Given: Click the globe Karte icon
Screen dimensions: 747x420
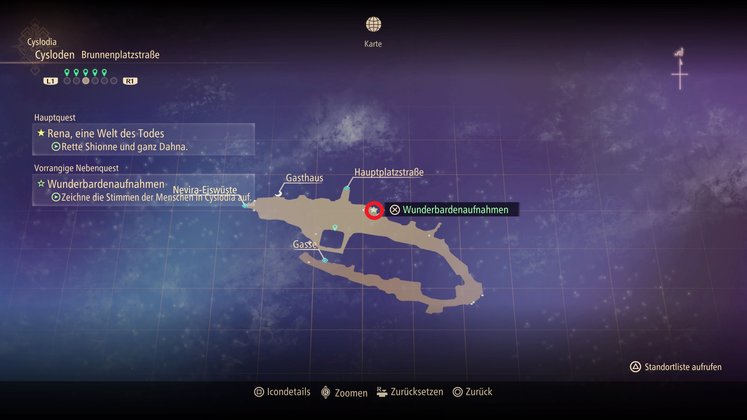Looking at the screenshot, I should 373,24.
